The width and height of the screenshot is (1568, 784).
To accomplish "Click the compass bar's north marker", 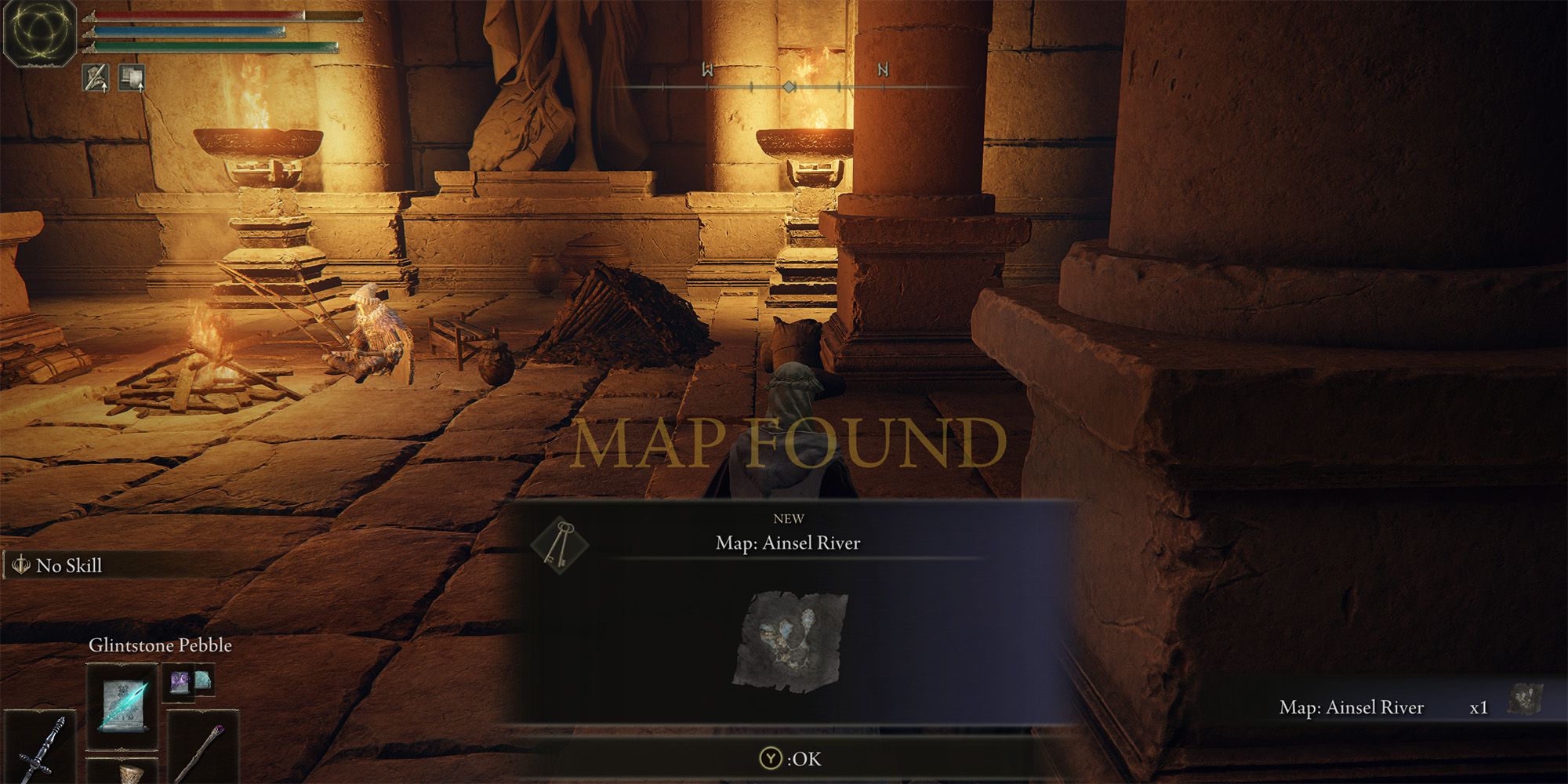I will (x=883, y=70).
